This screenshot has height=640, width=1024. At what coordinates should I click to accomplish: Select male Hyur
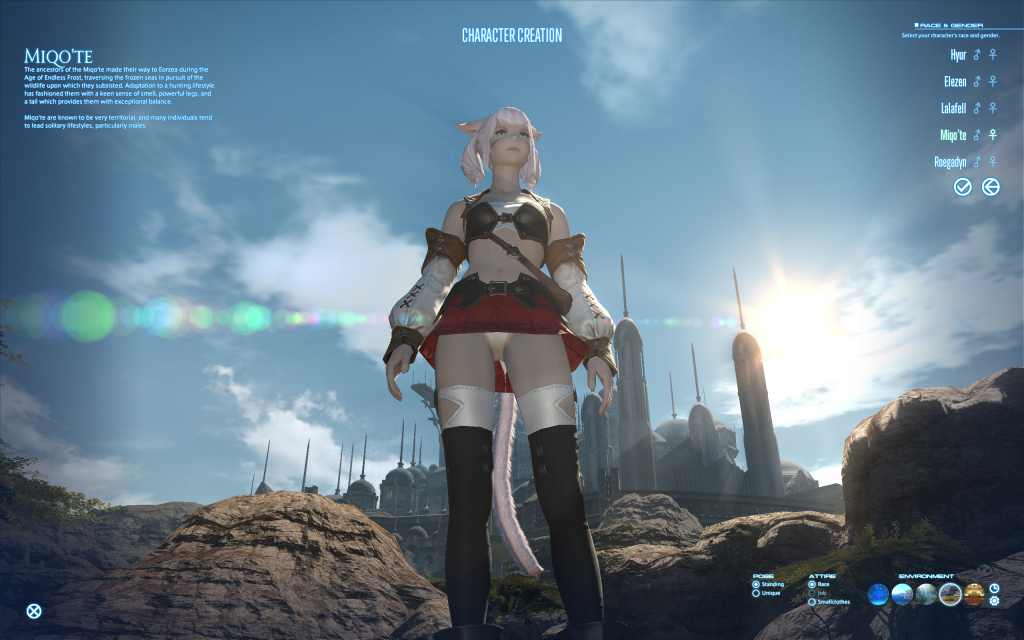977,55
